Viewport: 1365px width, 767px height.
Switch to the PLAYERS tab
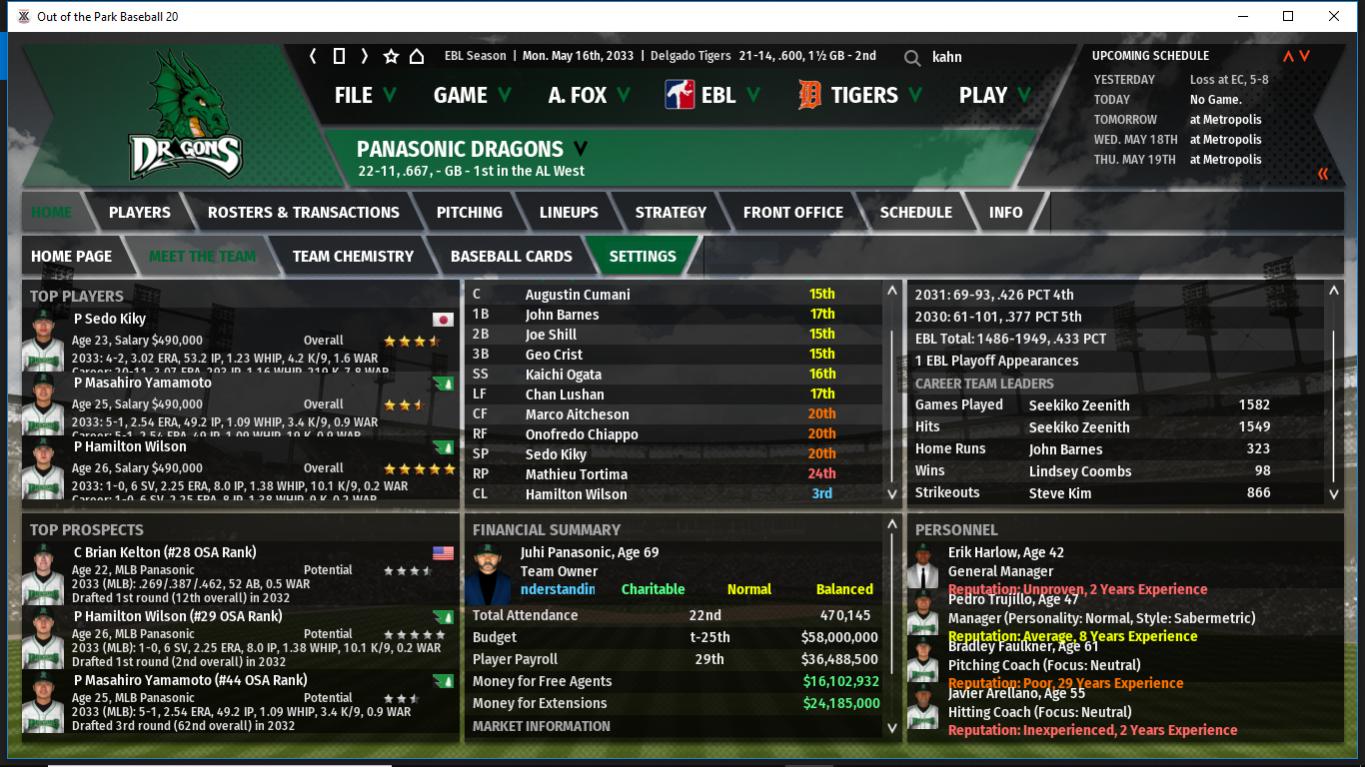click(x=139, y=212)
